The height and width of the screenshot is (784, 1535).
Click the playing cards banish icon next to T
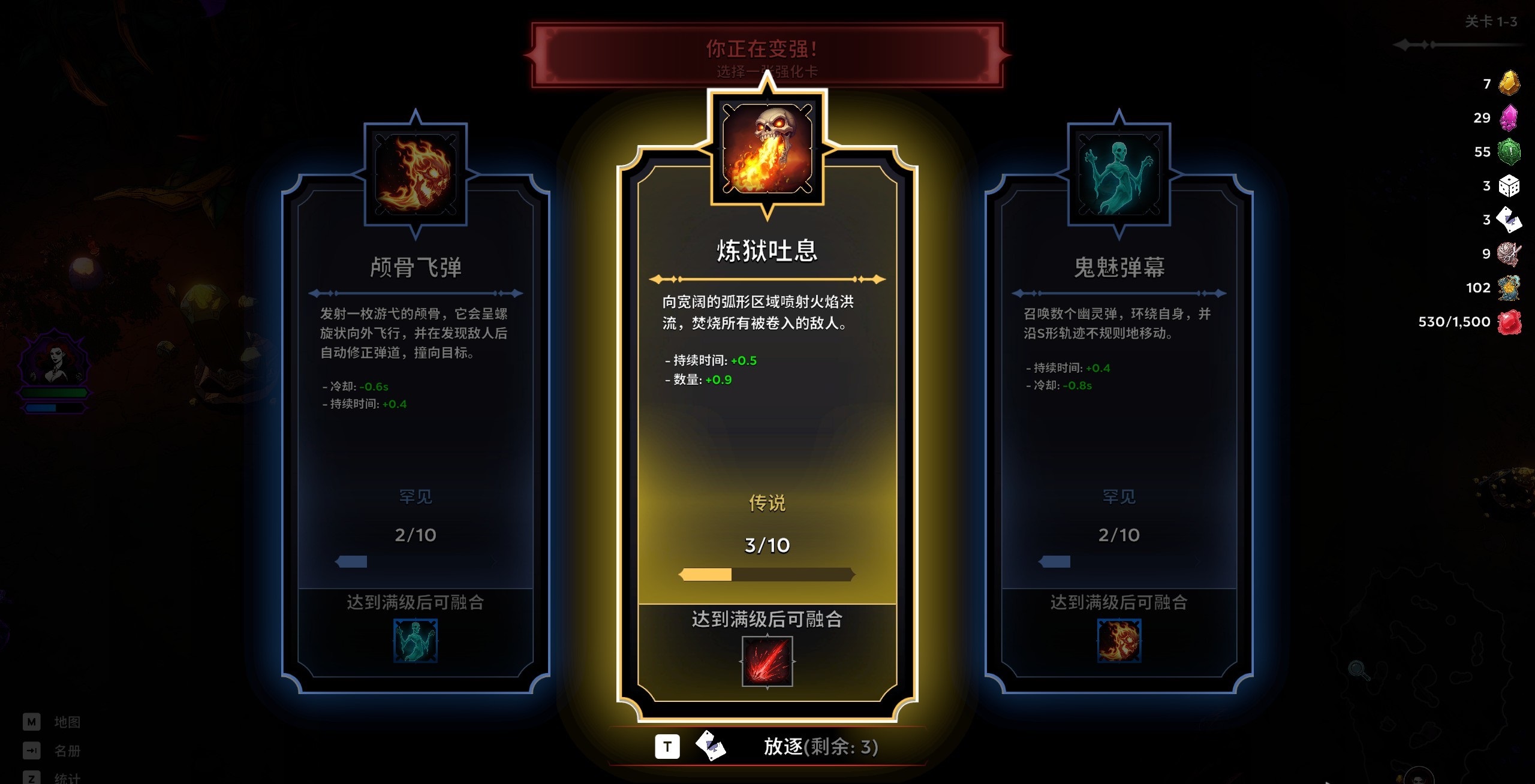[x=711, y=747]
